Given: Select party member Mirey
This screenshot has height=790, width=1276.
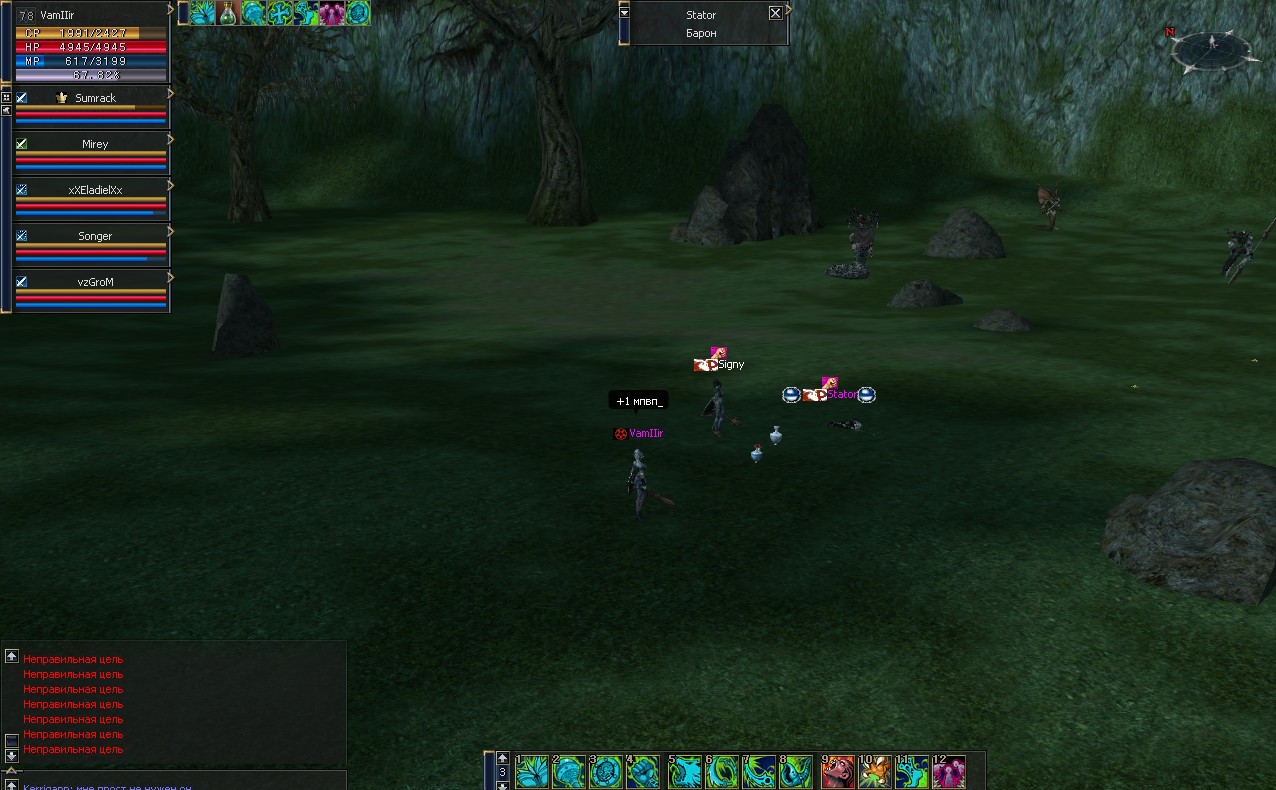Looking at the screenshot, I should coord(95,144).
